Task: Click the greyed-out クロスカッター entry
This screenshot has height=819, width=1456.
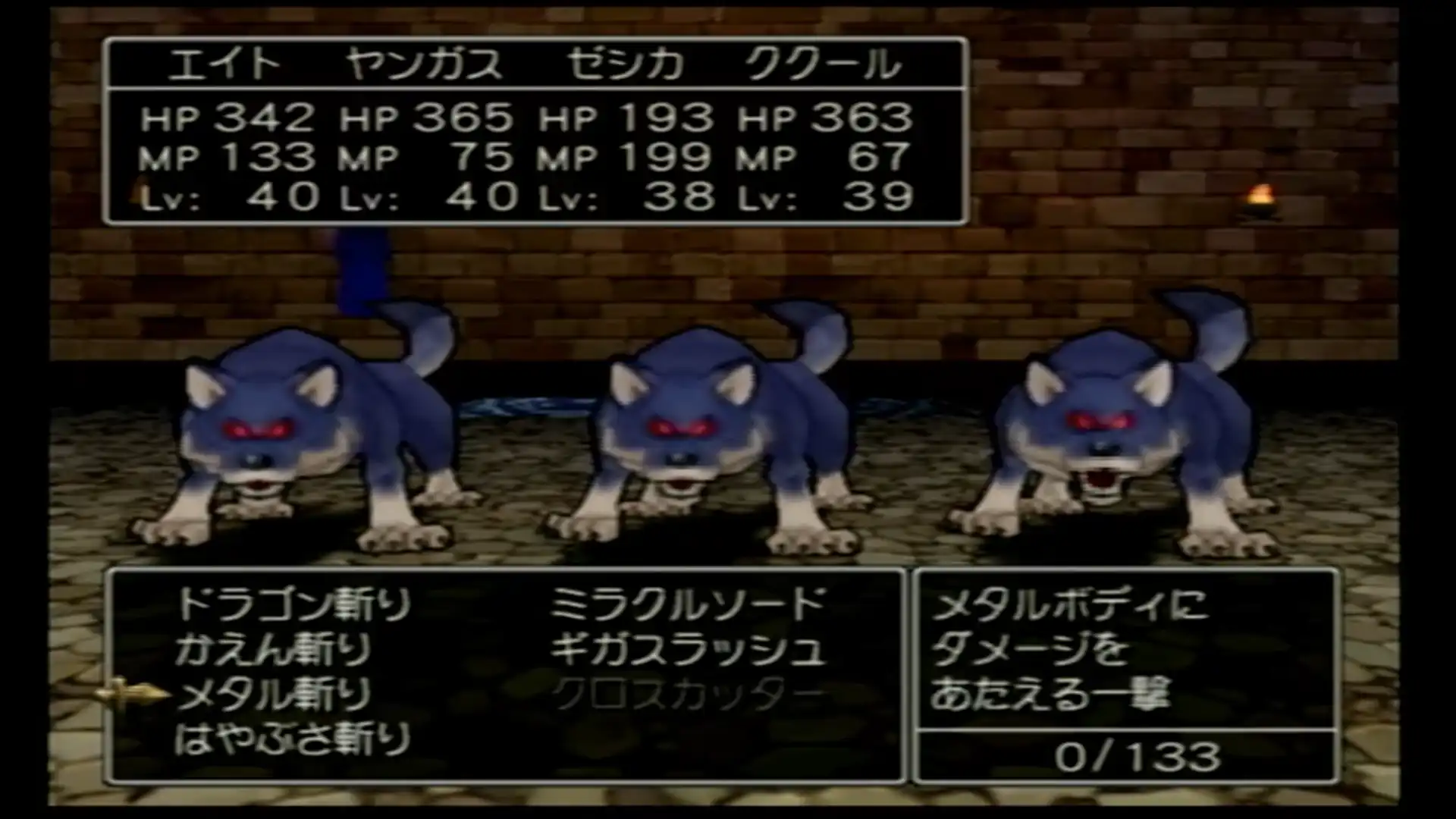Action: 687,695
